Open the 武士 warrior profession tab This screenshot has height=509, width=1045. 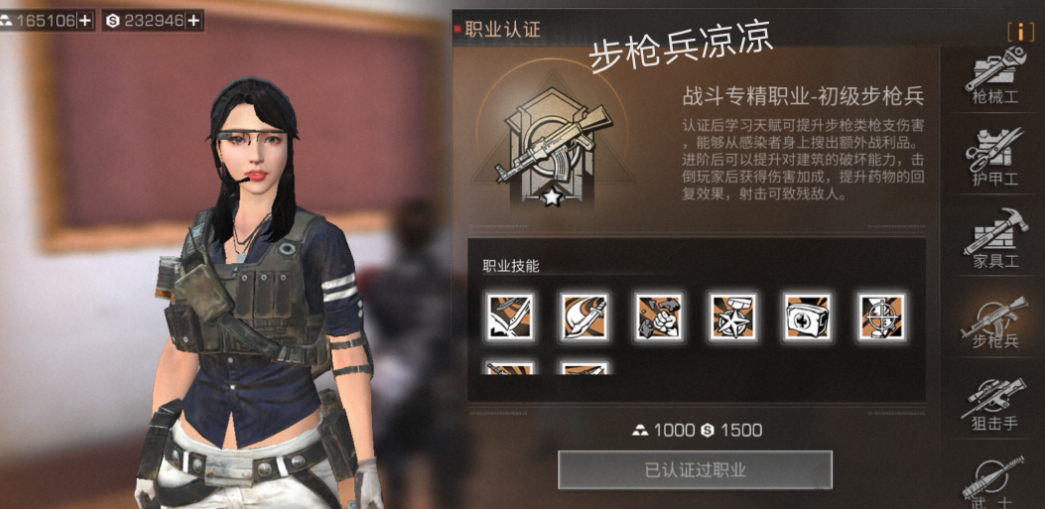994,480
